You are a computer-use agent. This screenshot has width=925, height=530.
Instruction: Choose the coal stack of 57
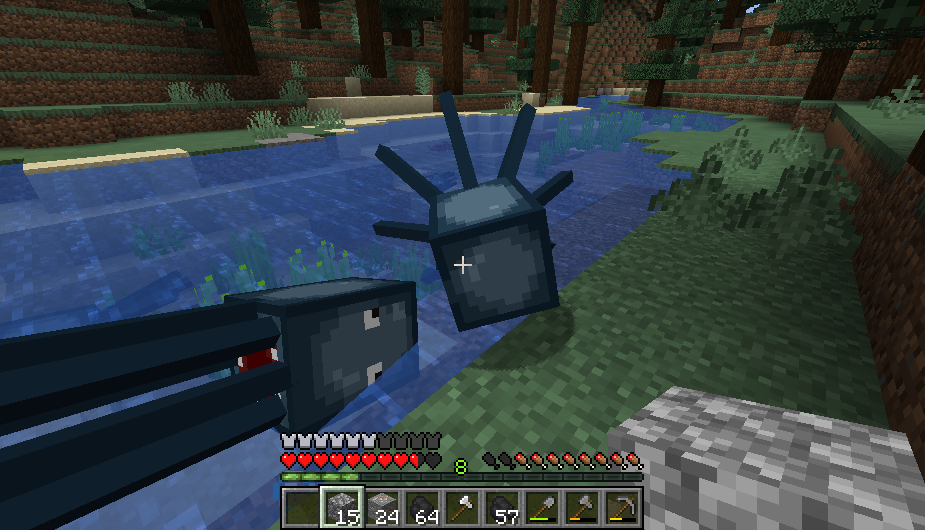click(502, 507)
